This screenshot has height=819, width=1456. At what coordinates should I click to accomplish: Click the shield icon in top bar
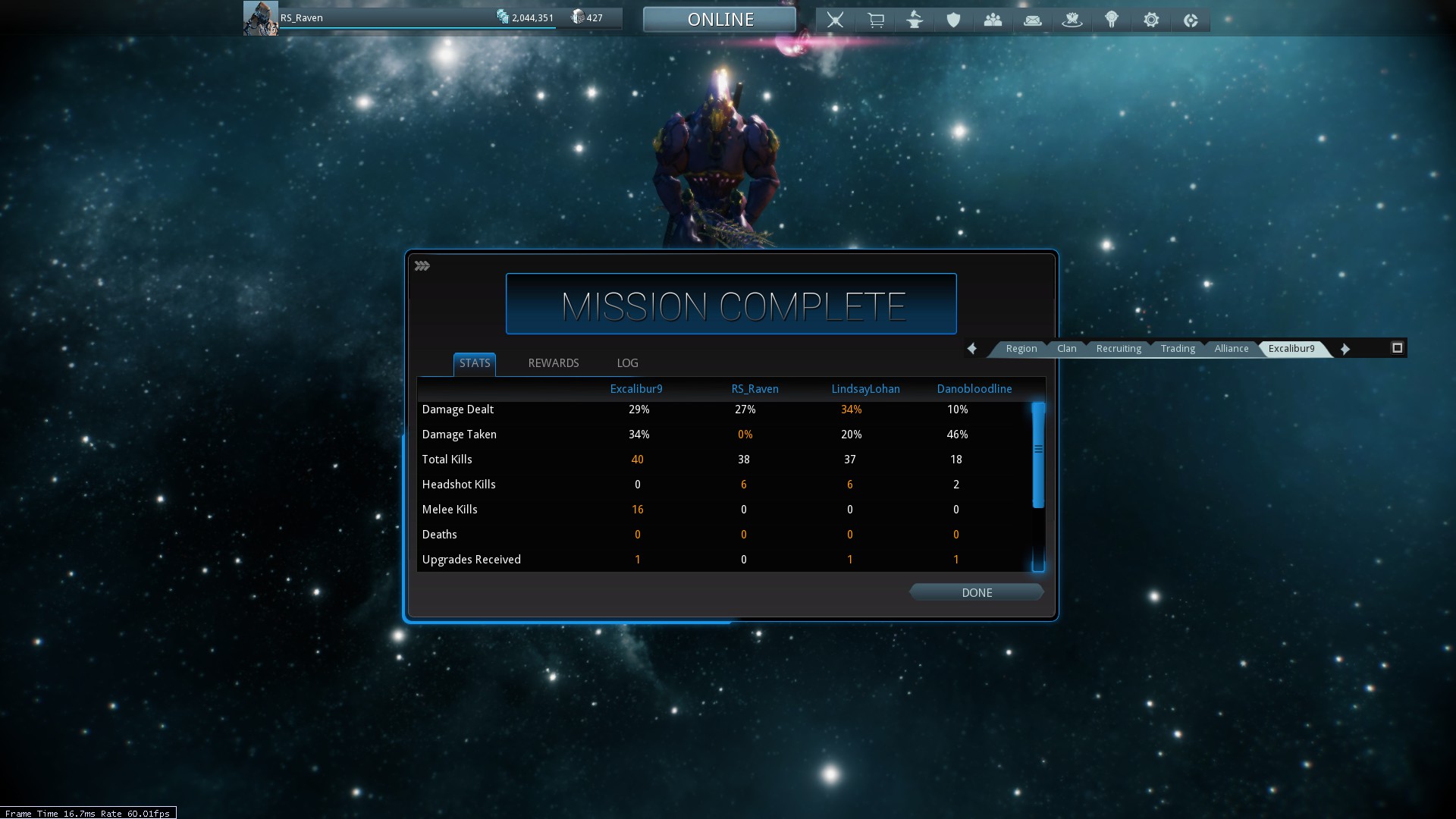click(953, 20)
